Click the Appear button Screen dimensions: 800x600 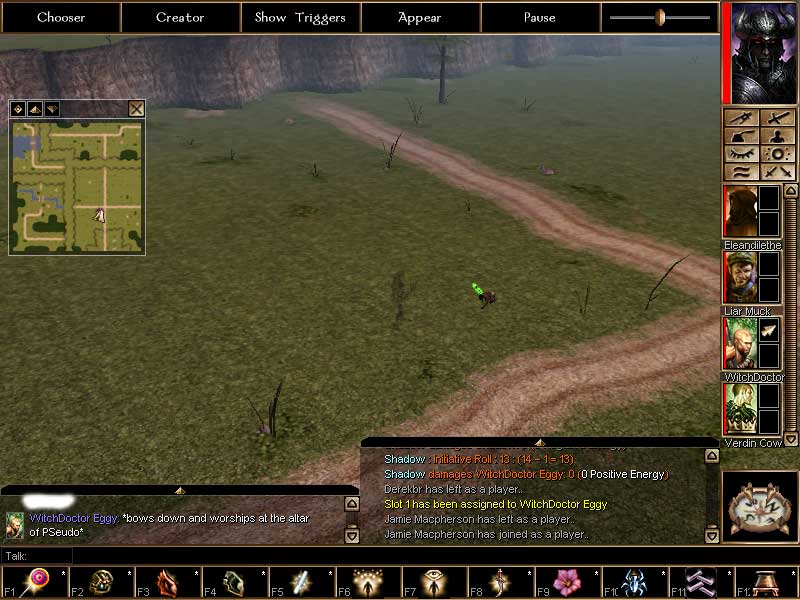[420, 17]
